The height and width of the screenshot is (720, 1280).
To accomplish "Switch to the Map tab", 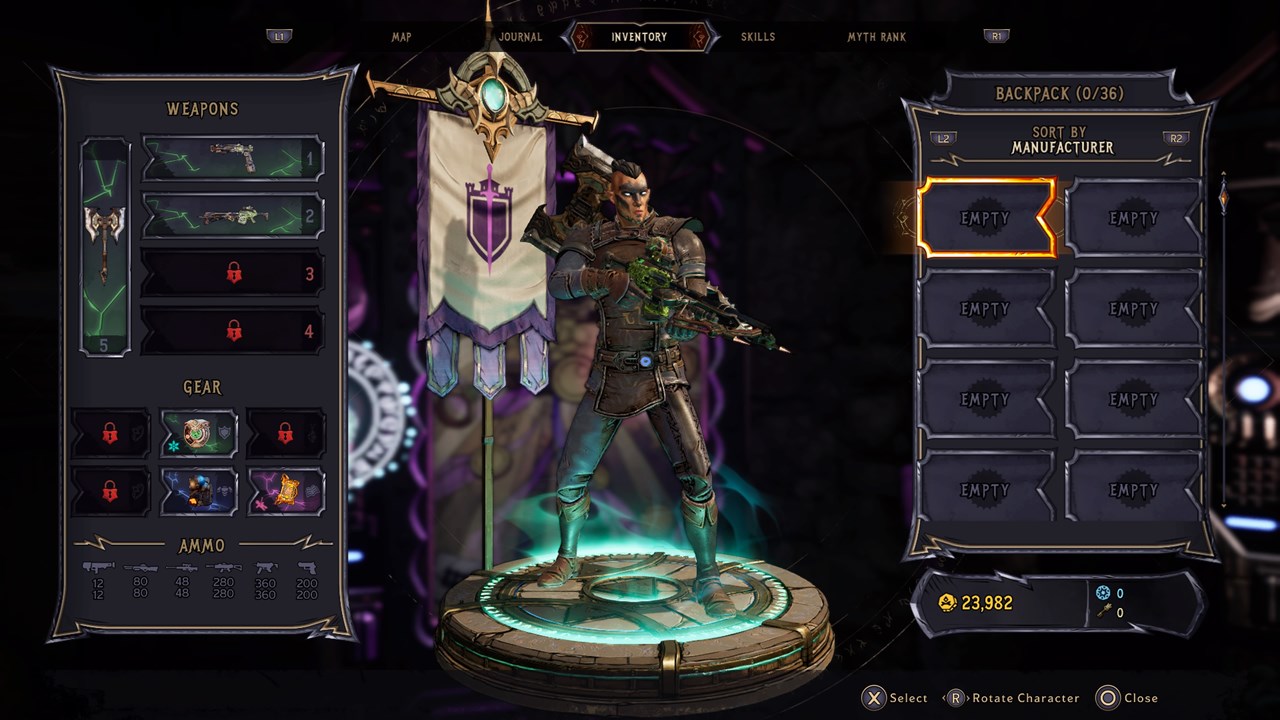I will [401, 37].
